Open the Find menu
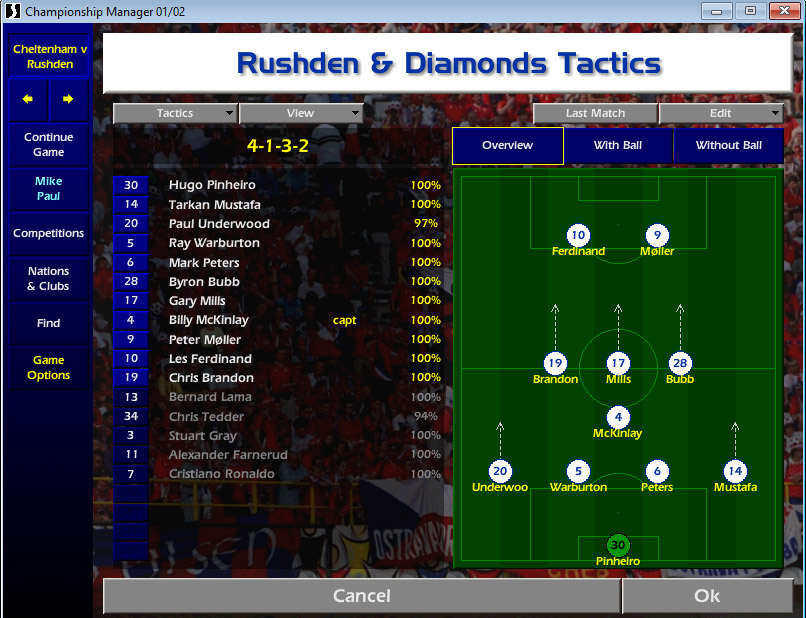 click(x=49, y=323)
